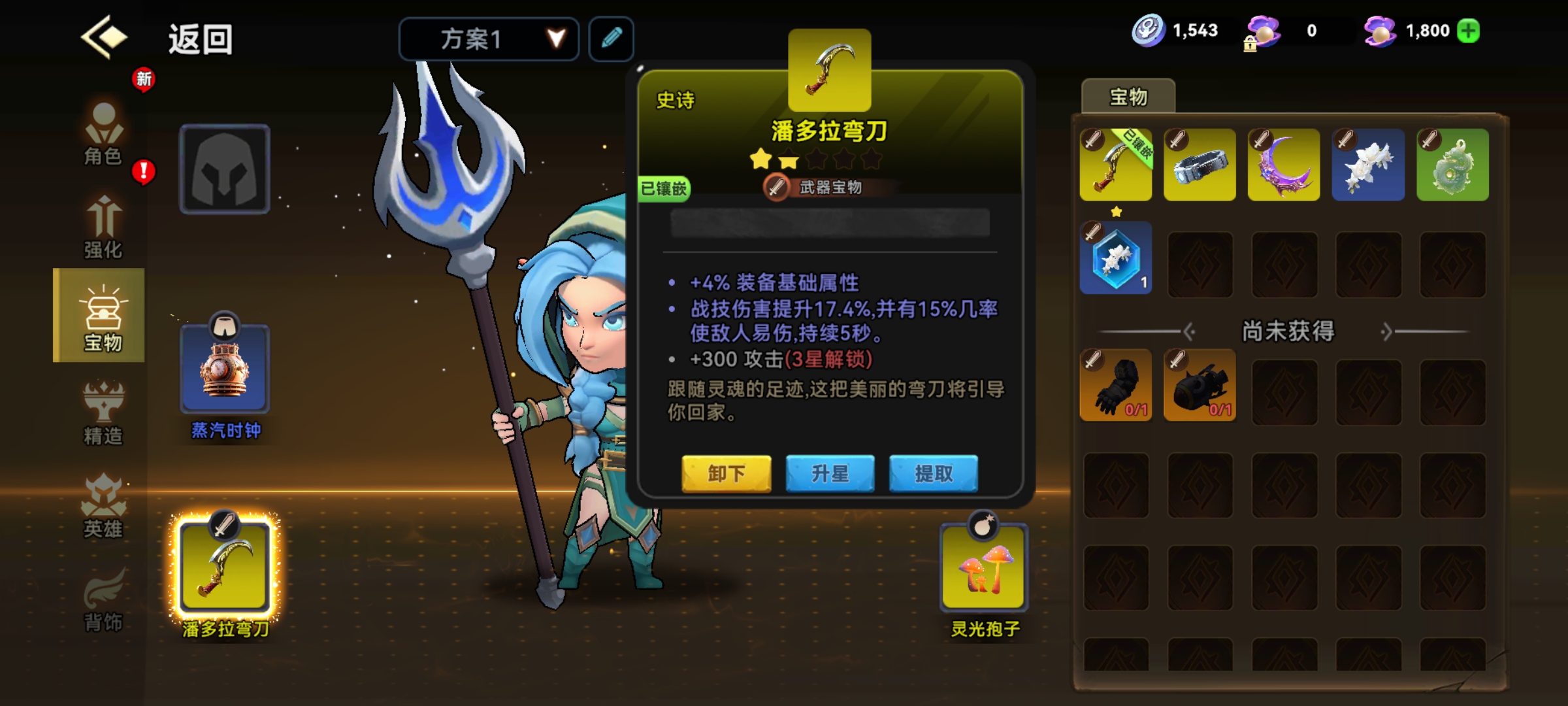Select the green jade dragon treasure
Screen dimensions: 1568x706
pyautogui.click(x=1450, y=165)
